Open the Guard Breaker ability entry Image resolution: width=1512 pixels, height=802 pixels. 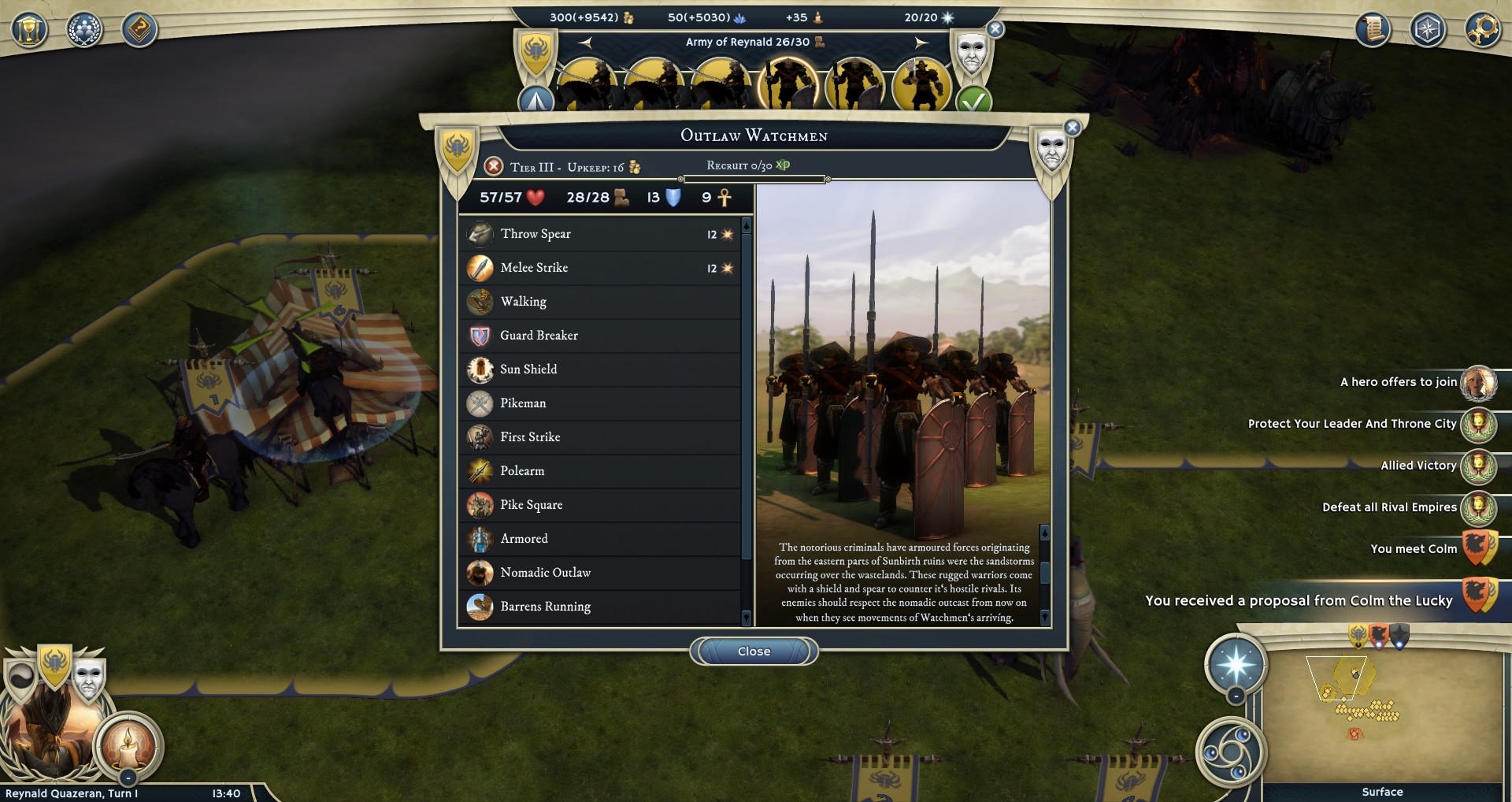pyautogui.click(x=600, y=336)
